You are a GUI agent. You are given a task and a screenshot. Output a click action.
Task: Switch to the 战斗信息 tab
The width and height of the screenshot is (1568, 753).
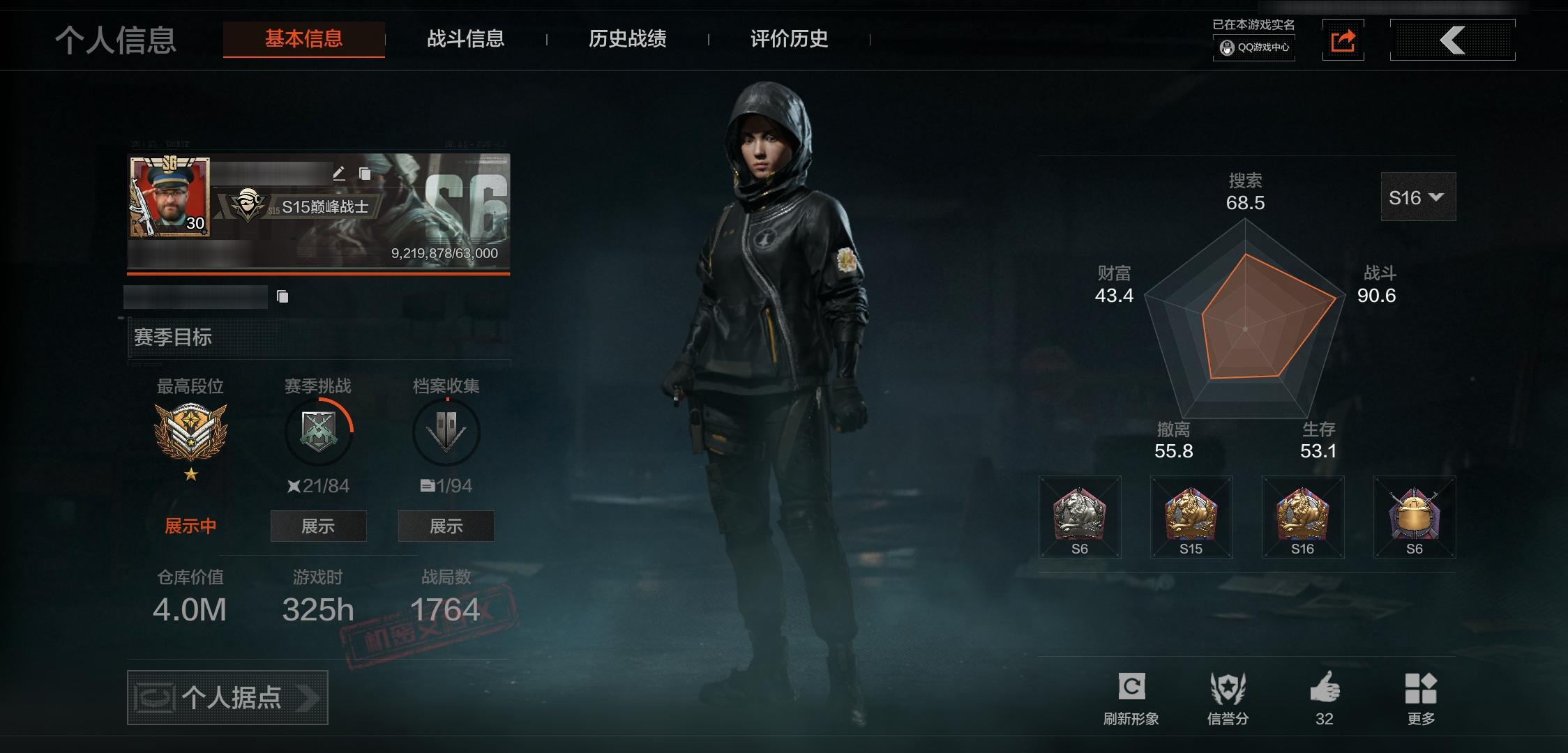pyautogui.click(x=466, y=40)
